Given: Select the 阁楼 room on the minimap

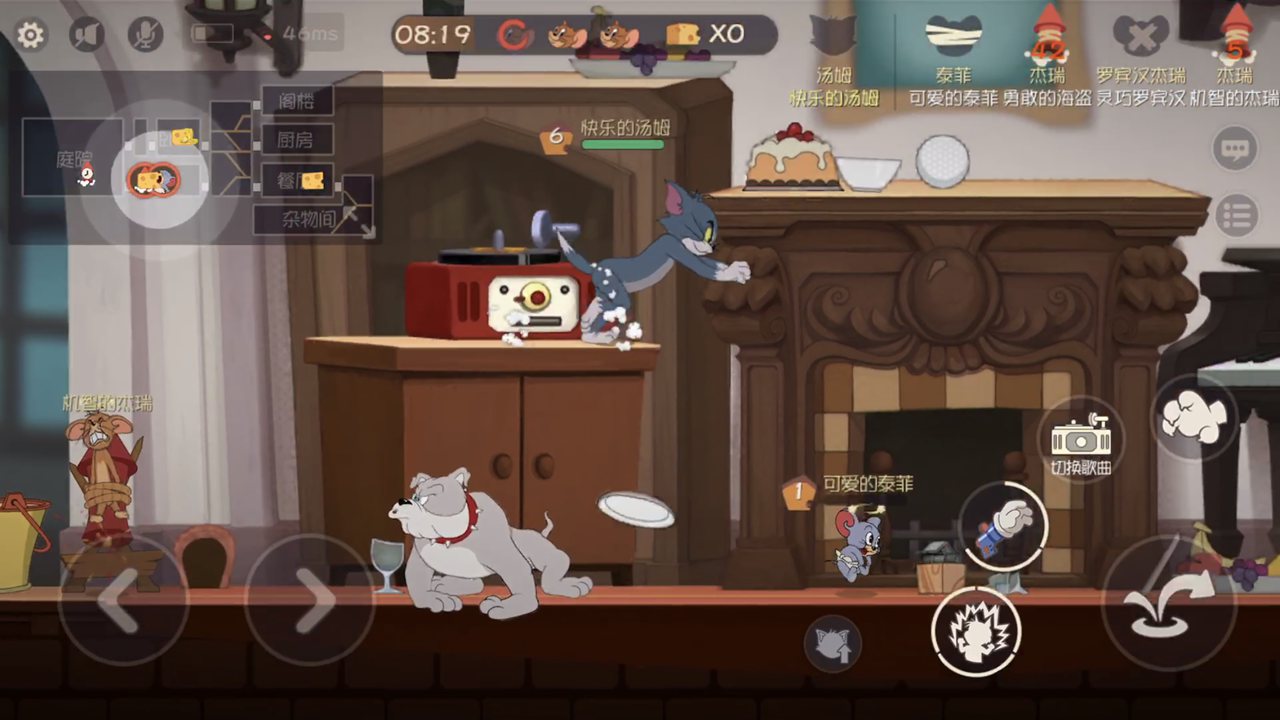Looking at the screenshot, I should (297, 100).
